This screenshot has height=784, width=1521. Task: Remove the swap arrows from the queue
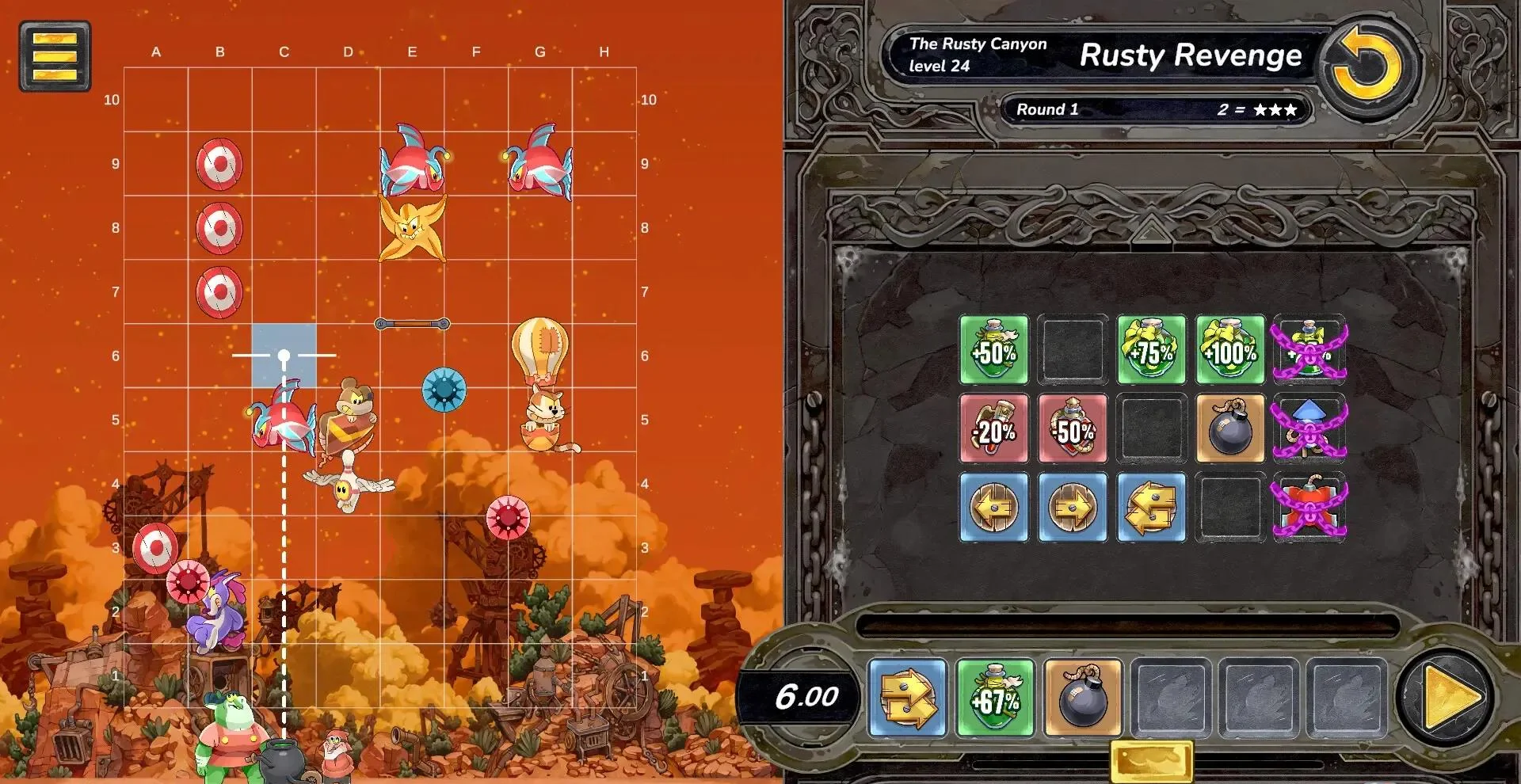tap(907, 698)
